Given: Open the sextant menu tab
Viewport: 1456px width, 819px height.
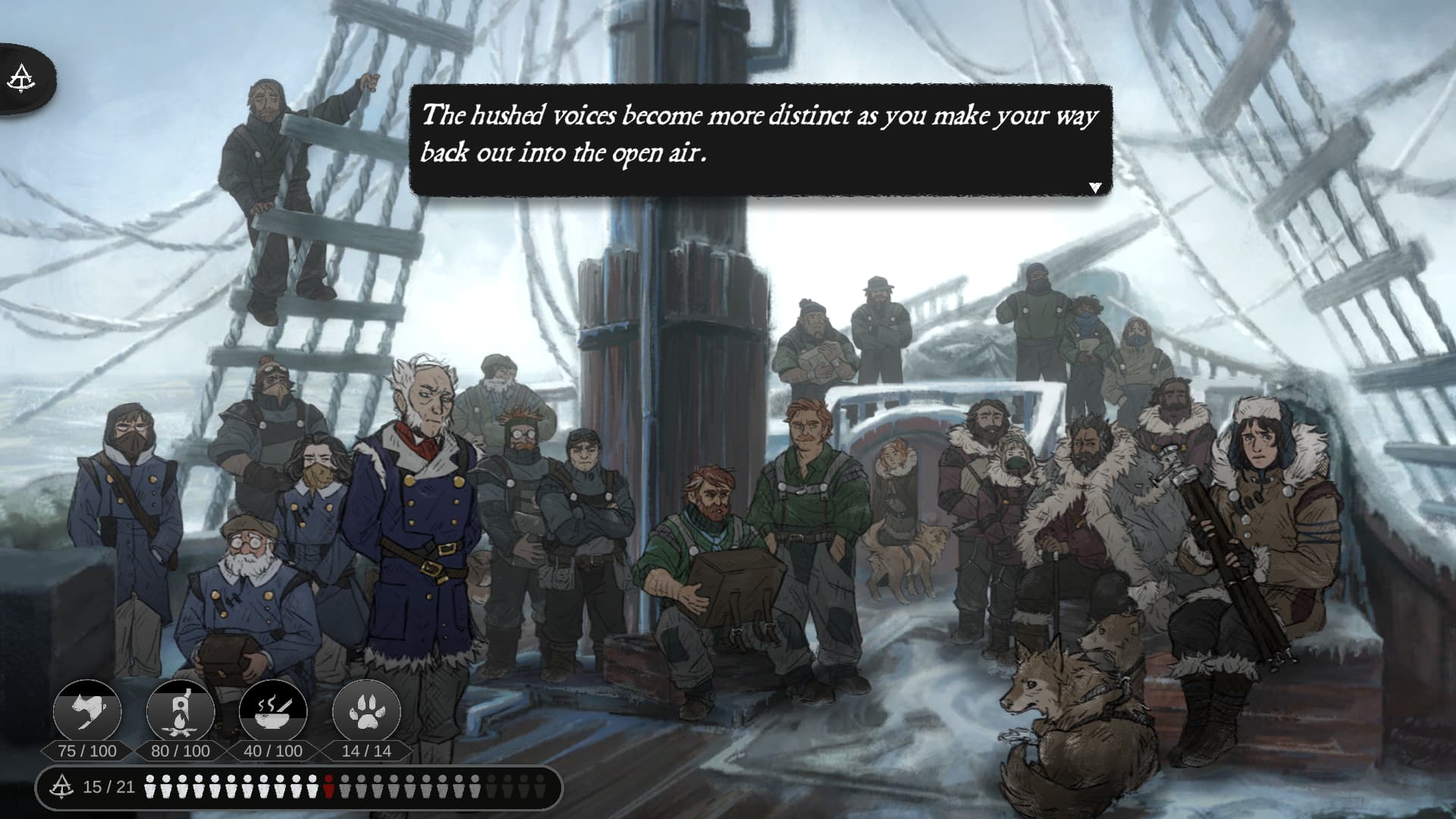Looking at the screenshot, I should [21, 78].
